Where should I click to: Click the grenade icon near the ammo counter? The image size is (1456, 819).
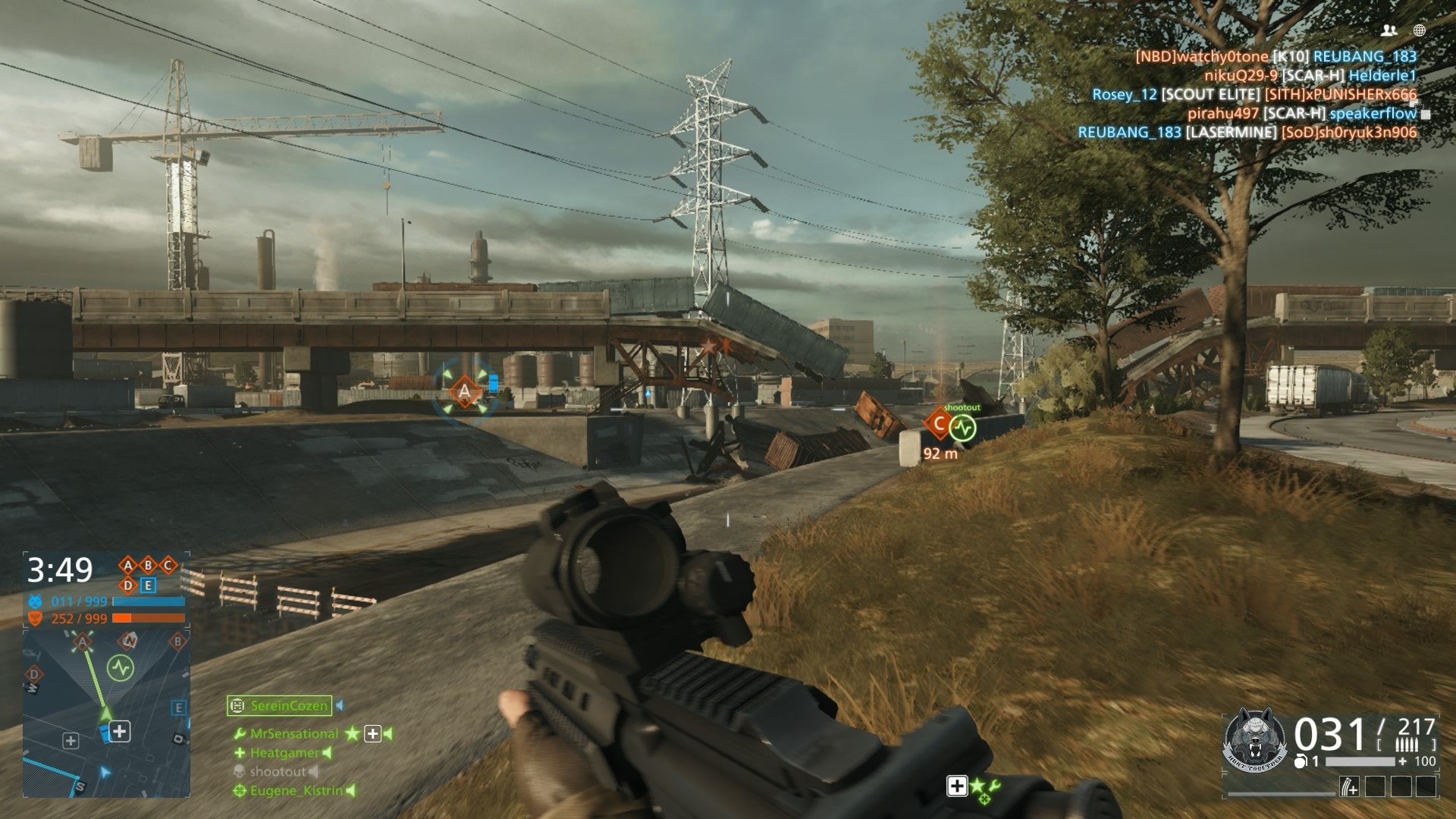(1301, 761)
